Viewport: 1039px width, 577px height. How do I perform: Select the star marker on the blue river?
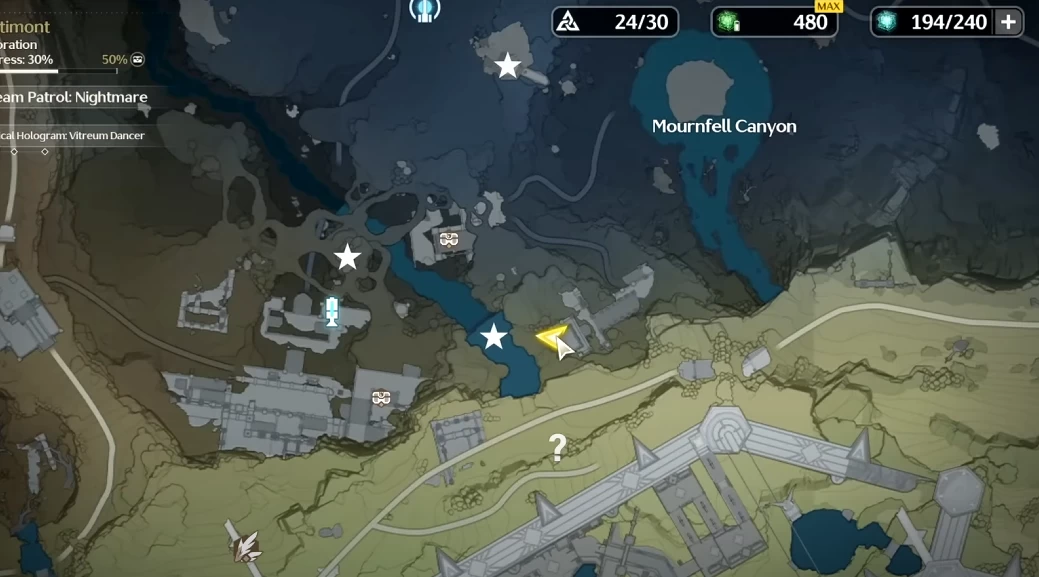493,337
